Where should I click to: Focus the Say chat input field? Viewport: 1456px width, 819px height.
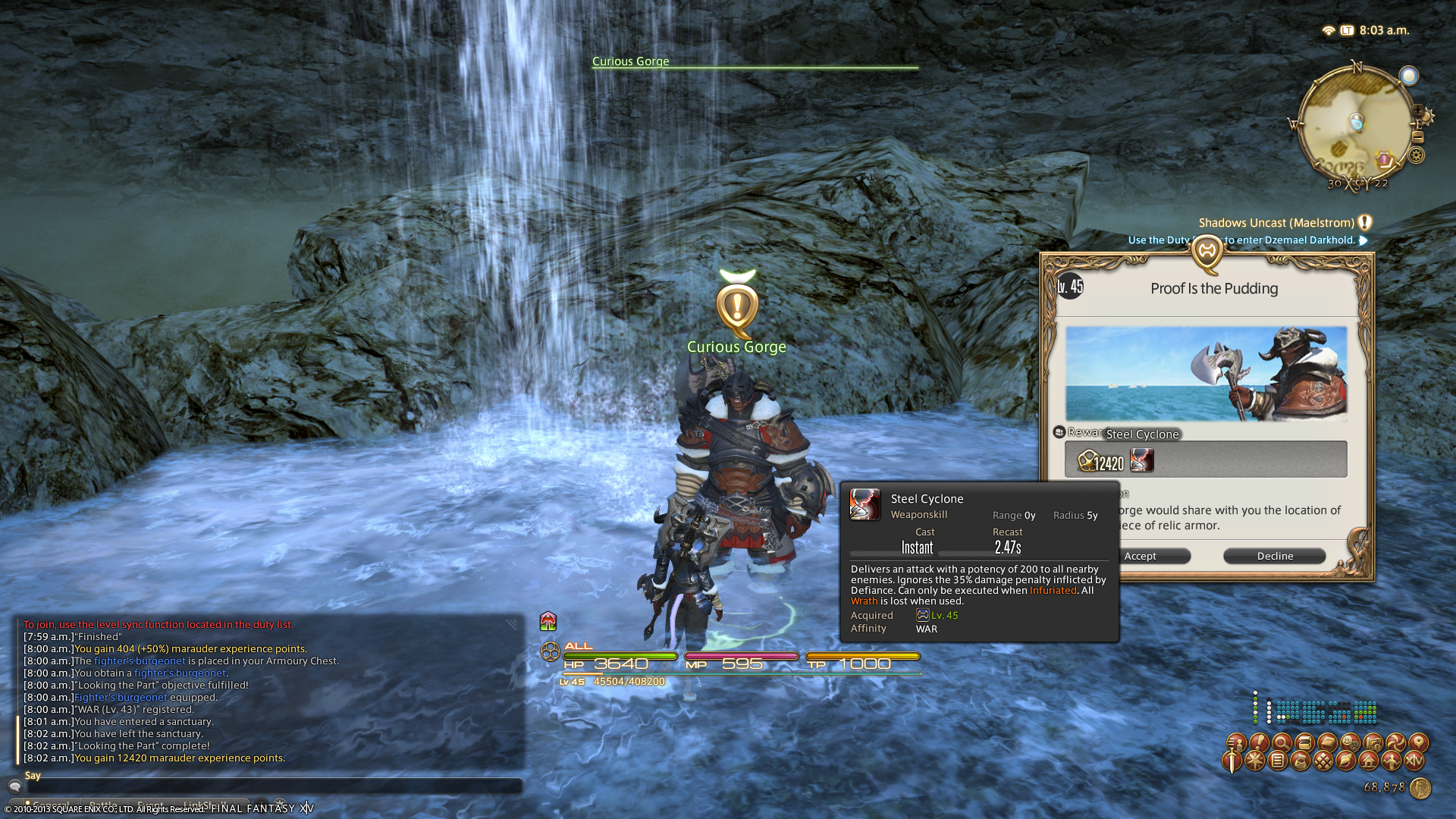pyautogui.click(x=273, y=786)
